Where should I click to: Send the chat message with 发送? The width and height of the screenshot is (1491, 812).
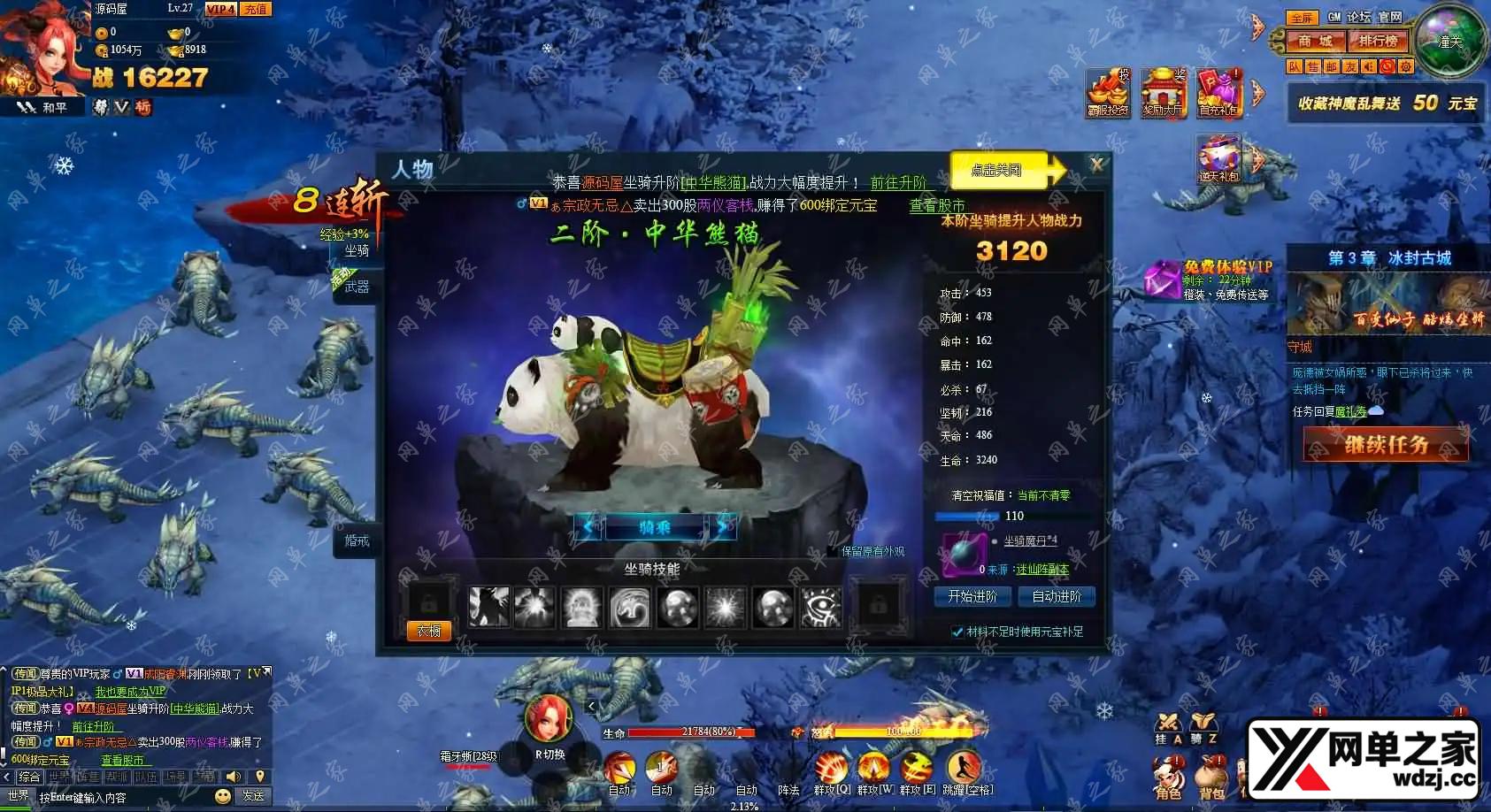point(254,796)
